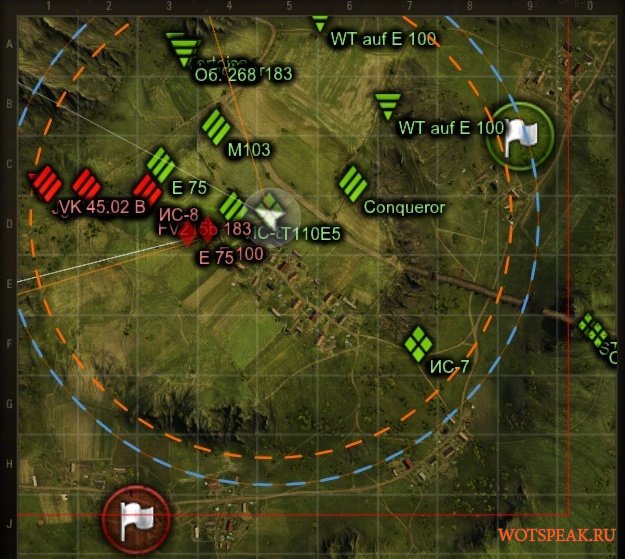Select the red enemy base flag
Viewport: 625px width, 559px height.
[x=136, y=517]
